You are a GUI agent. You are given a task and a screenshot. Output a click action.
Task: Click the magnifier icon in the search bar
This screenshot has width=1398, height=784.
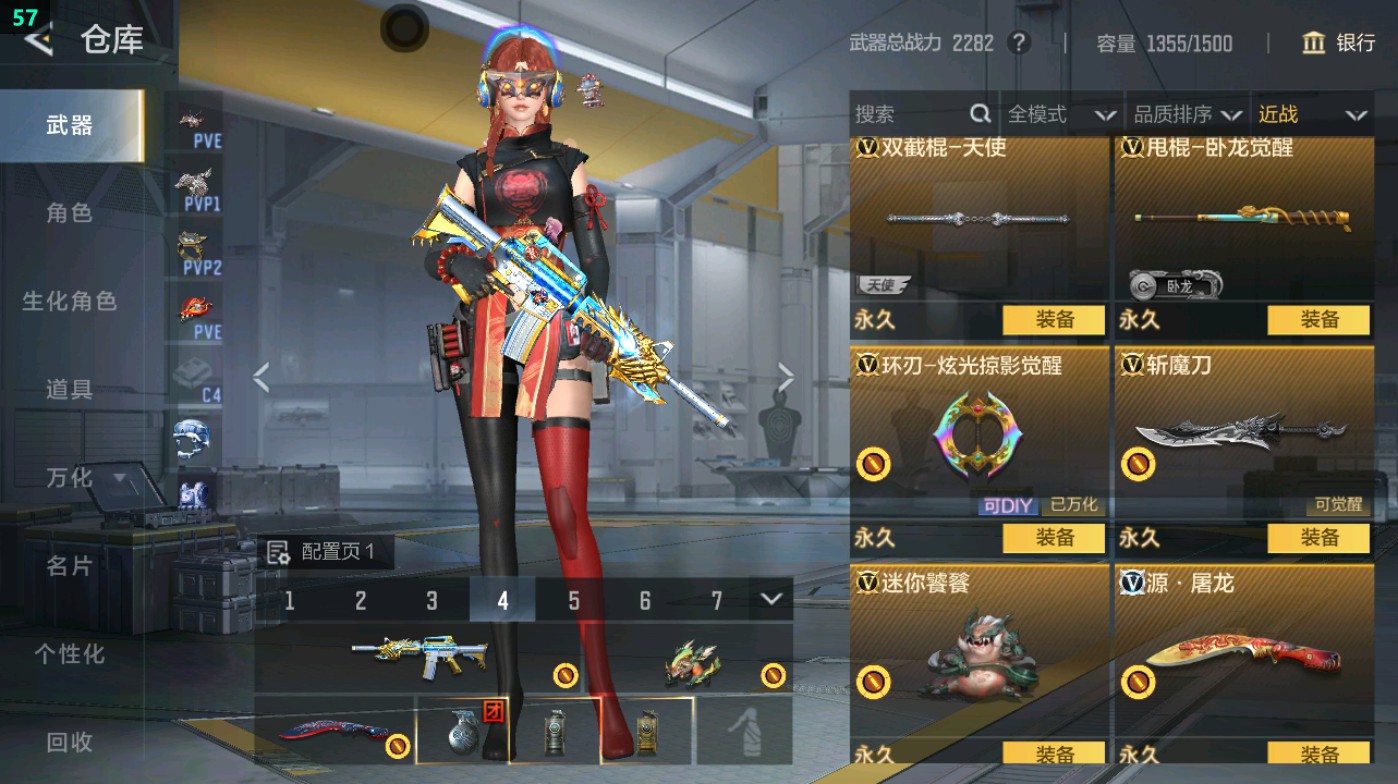980,114
